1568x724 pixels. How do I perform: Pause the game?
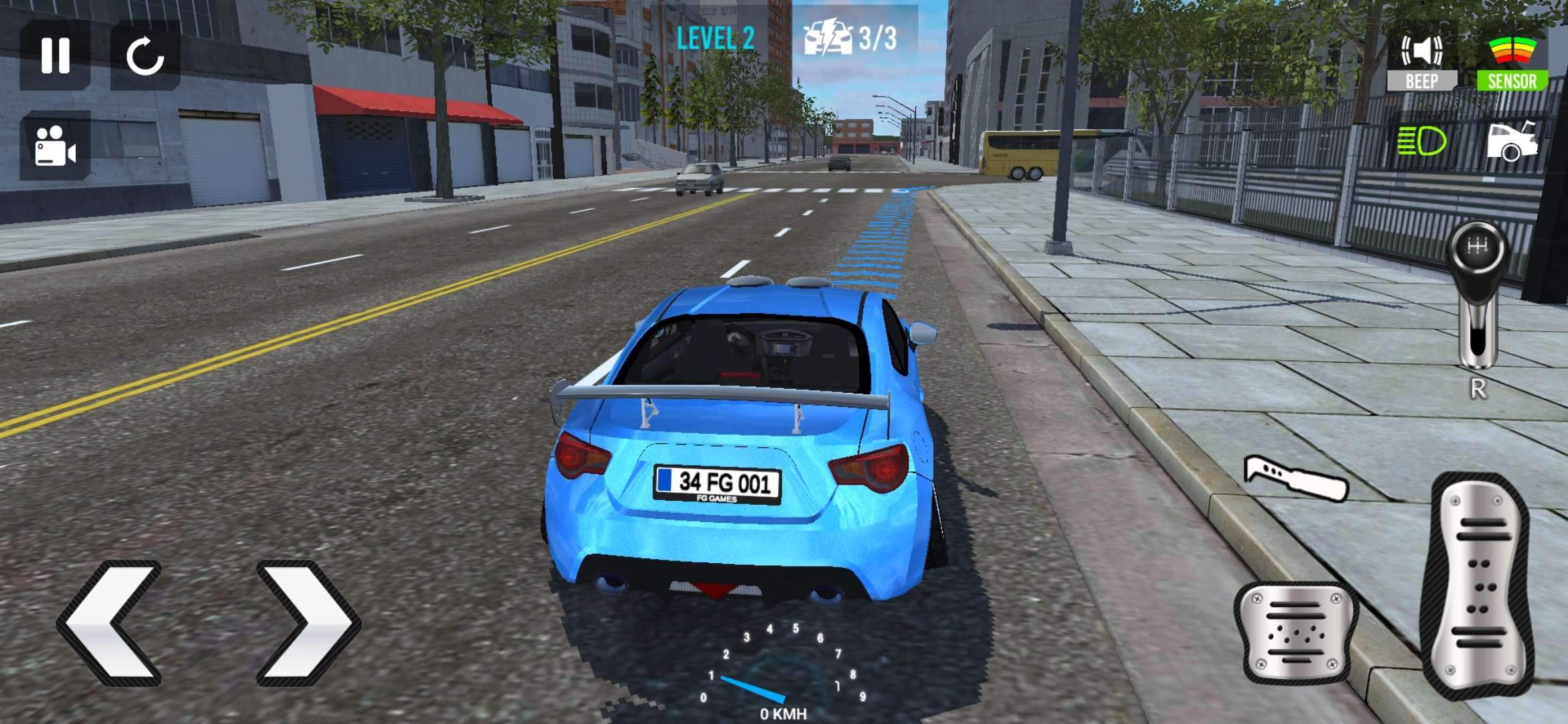55,55
